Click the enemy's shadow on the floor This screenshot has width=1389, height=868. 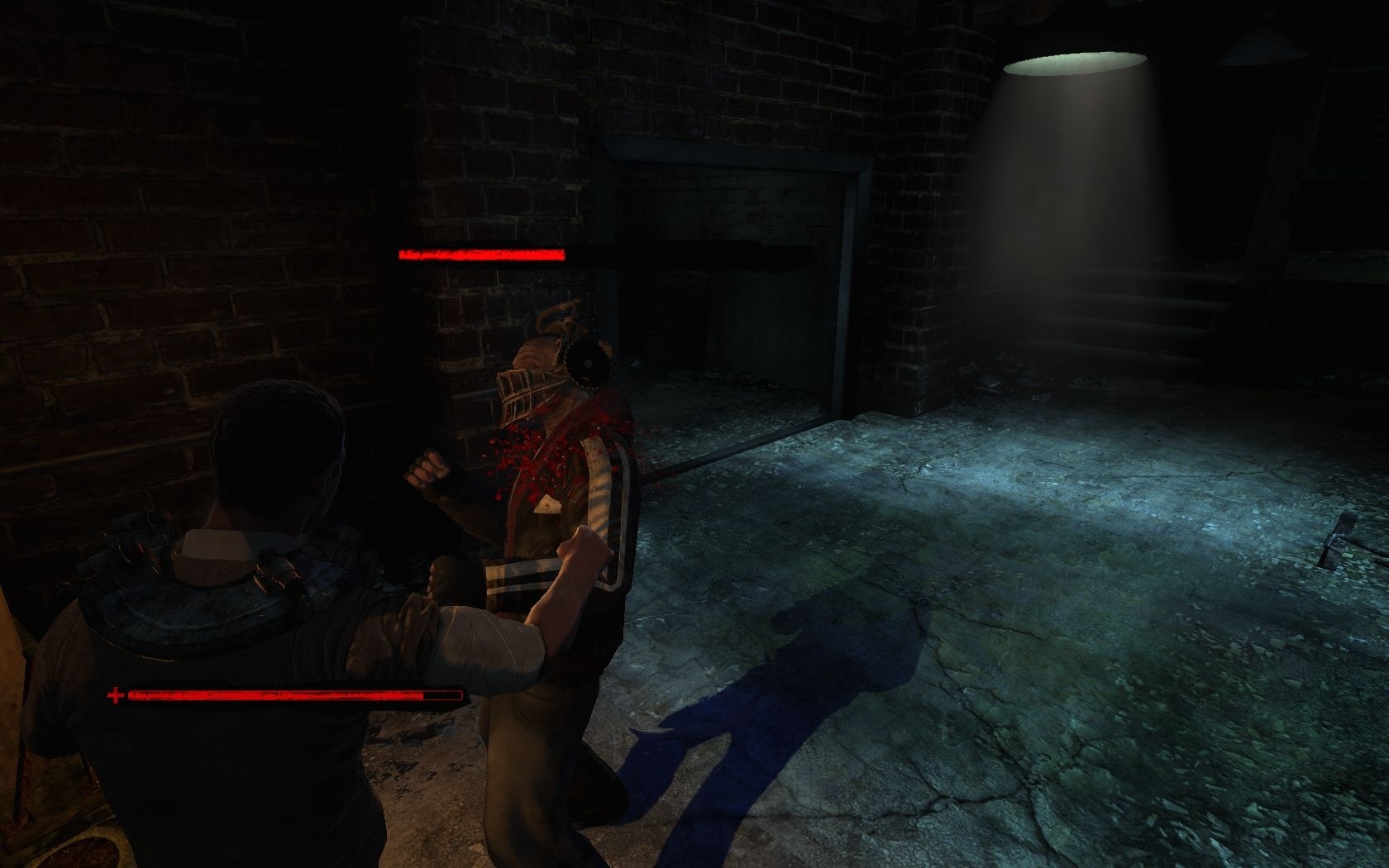click(x=785, y=703)
